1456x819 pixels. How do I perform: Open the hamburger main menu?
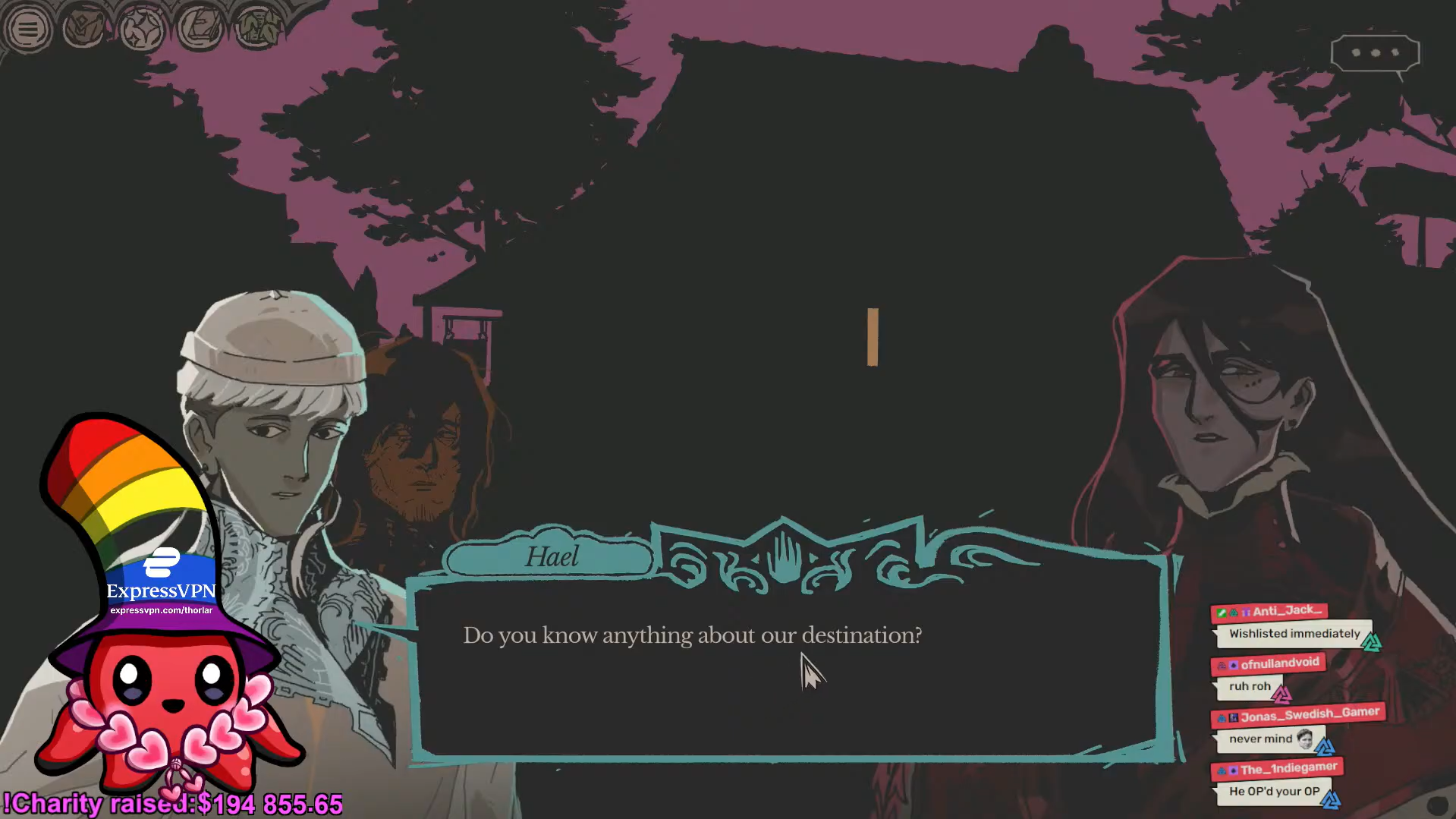click(x=28, y=30)
